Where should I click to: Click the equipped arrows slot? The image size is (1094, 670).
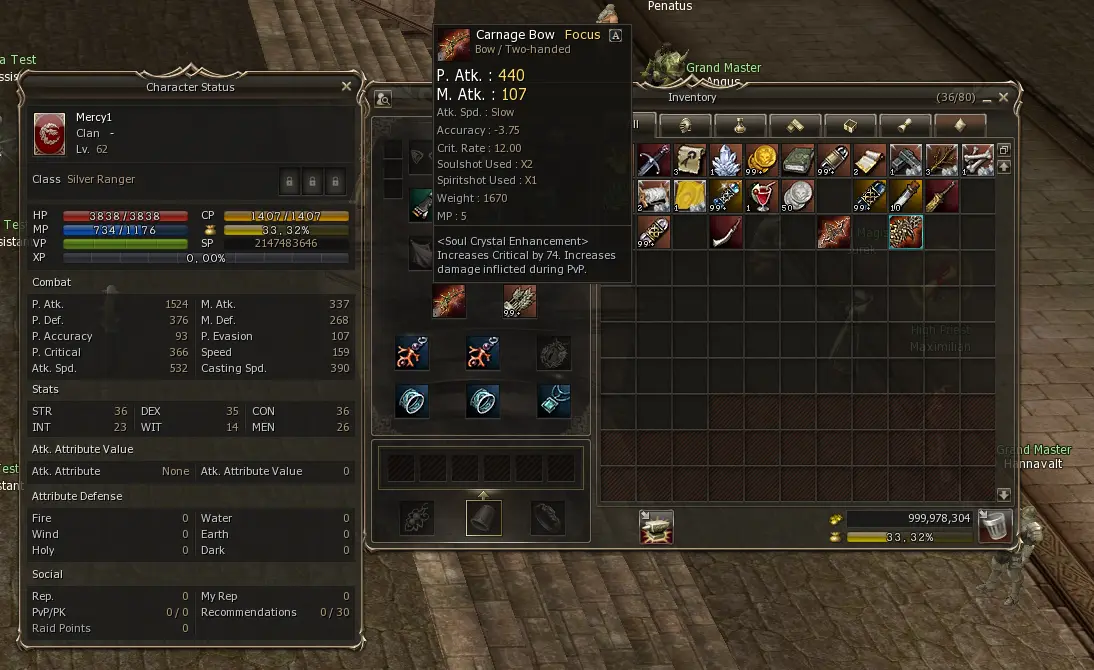[520, 300]
